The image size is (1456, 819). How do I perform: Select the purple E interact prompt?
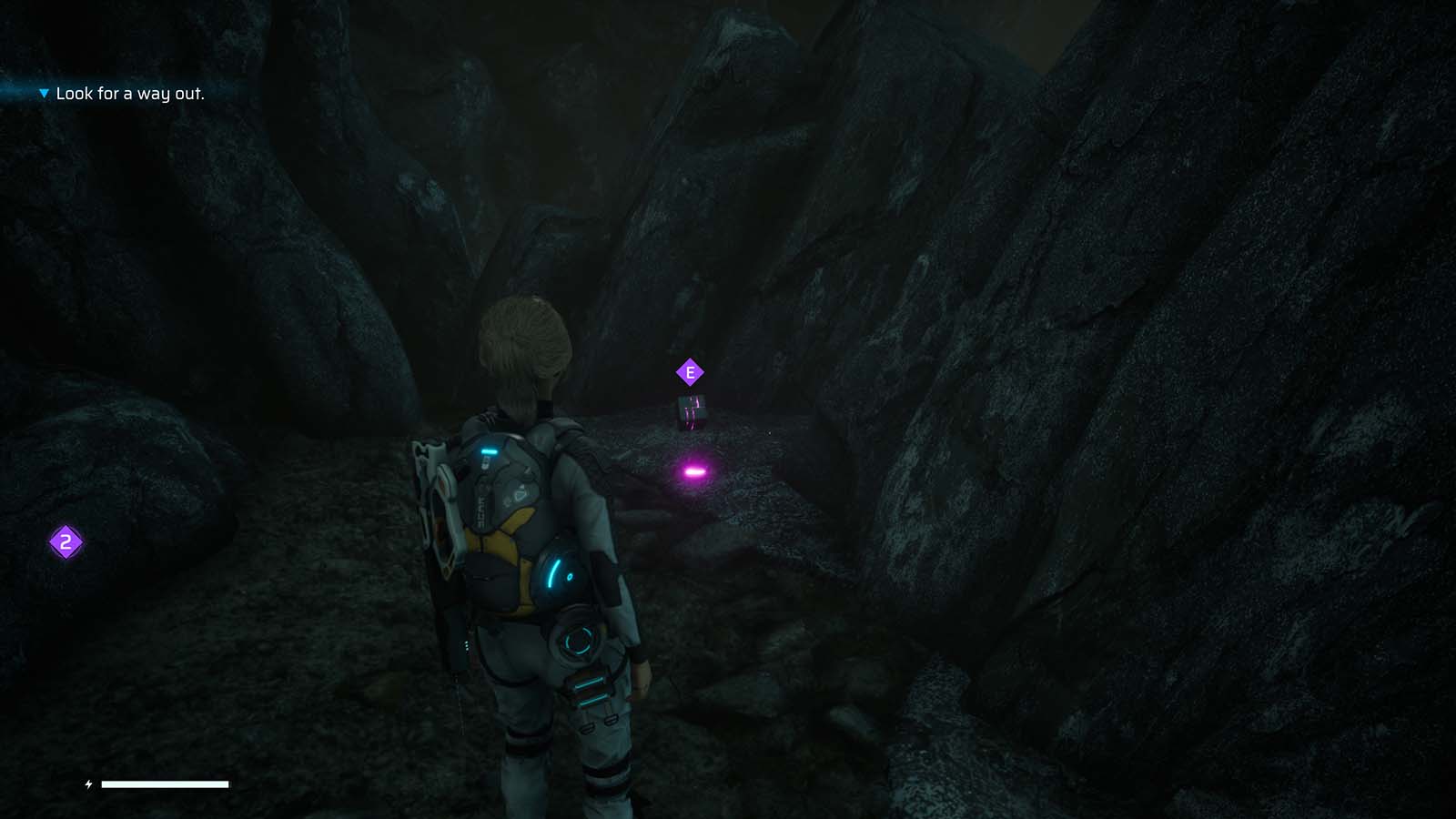click(691, 370)
